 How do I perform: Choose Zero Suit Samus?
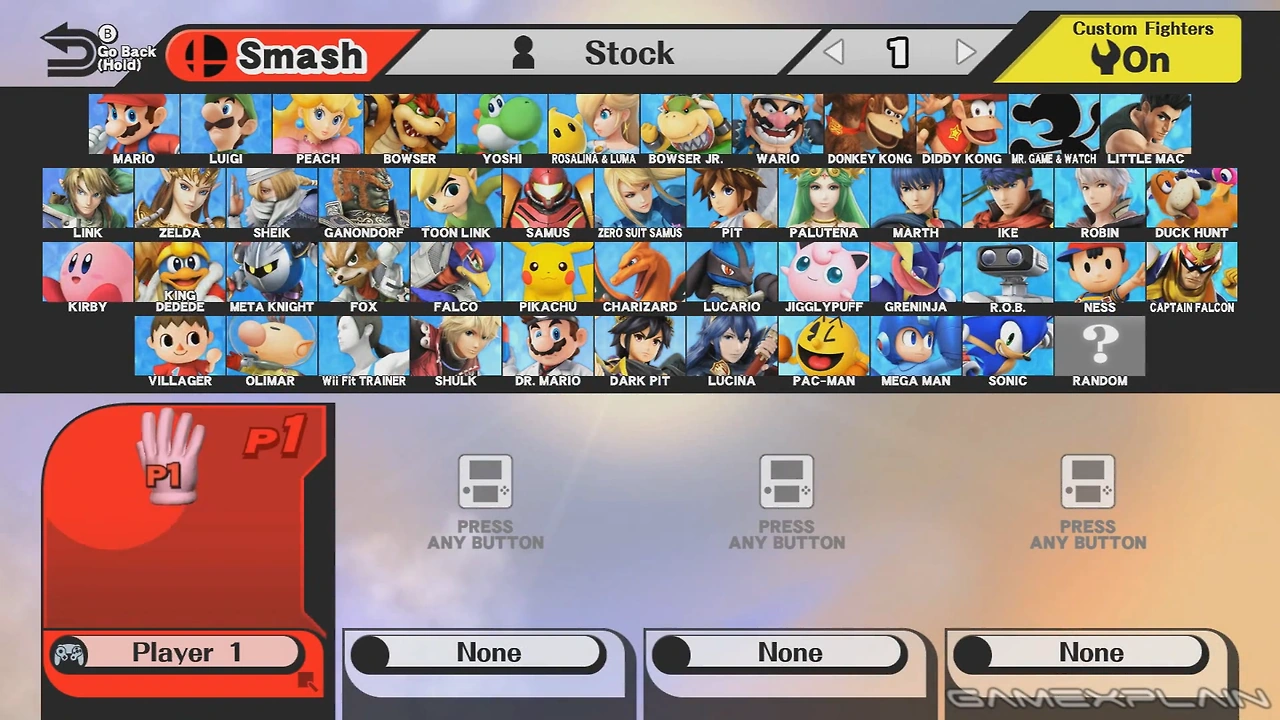(x=639, y=196)
